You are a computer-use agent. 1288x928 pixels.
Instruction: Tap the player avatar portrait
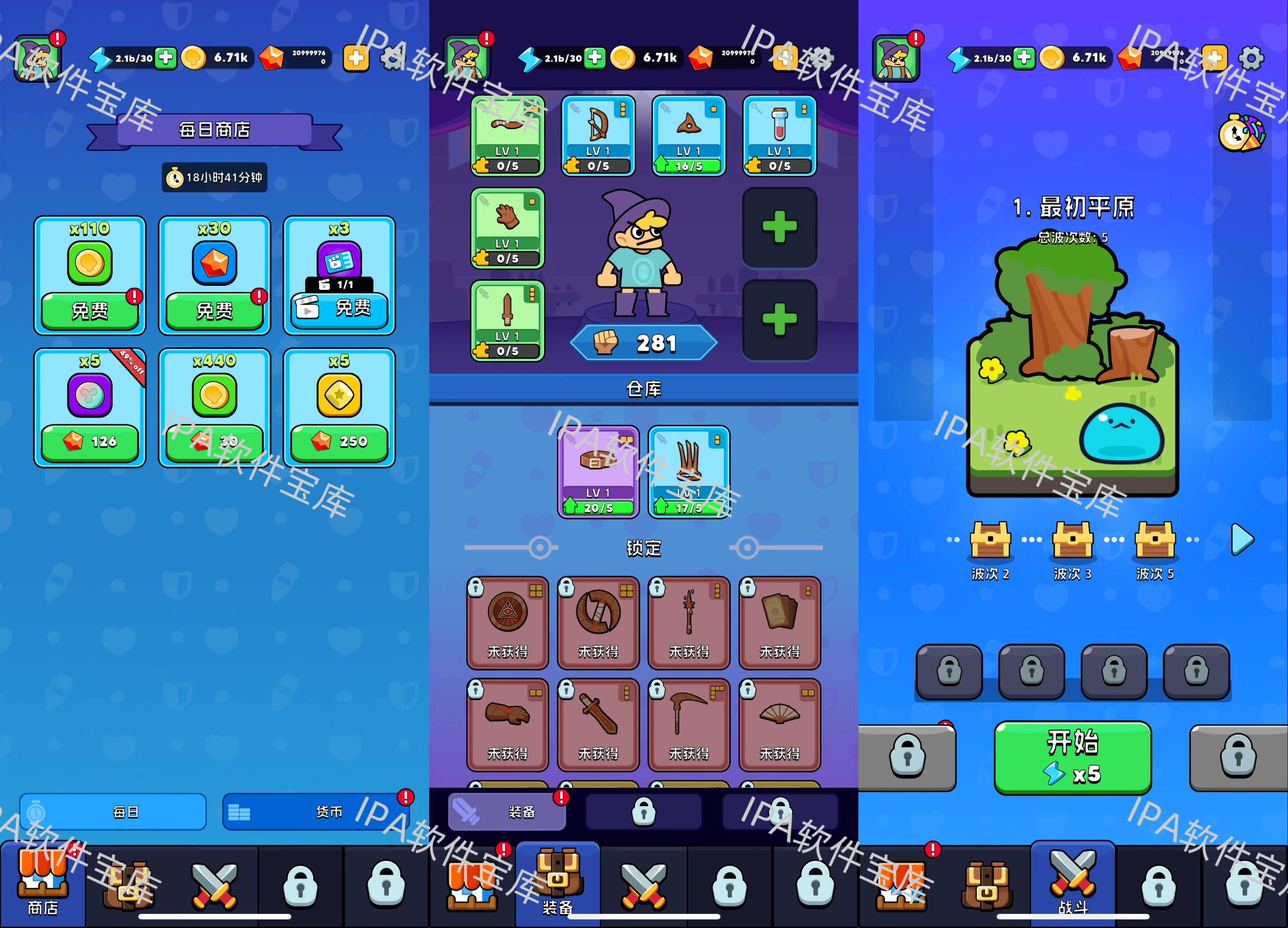38,57
